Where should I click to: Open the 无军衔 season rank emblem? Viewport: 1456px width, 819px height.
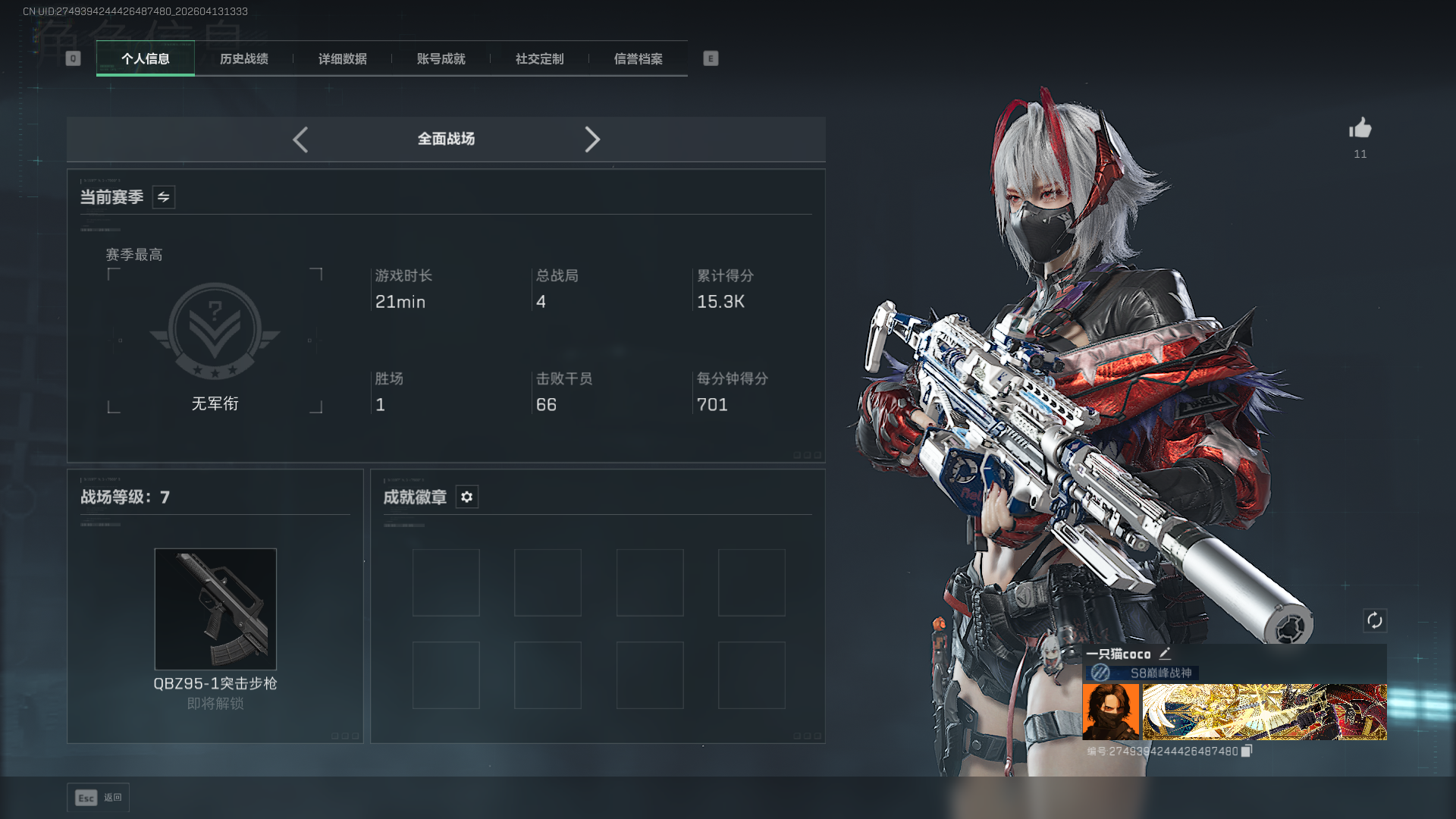(x=215, y=332)
